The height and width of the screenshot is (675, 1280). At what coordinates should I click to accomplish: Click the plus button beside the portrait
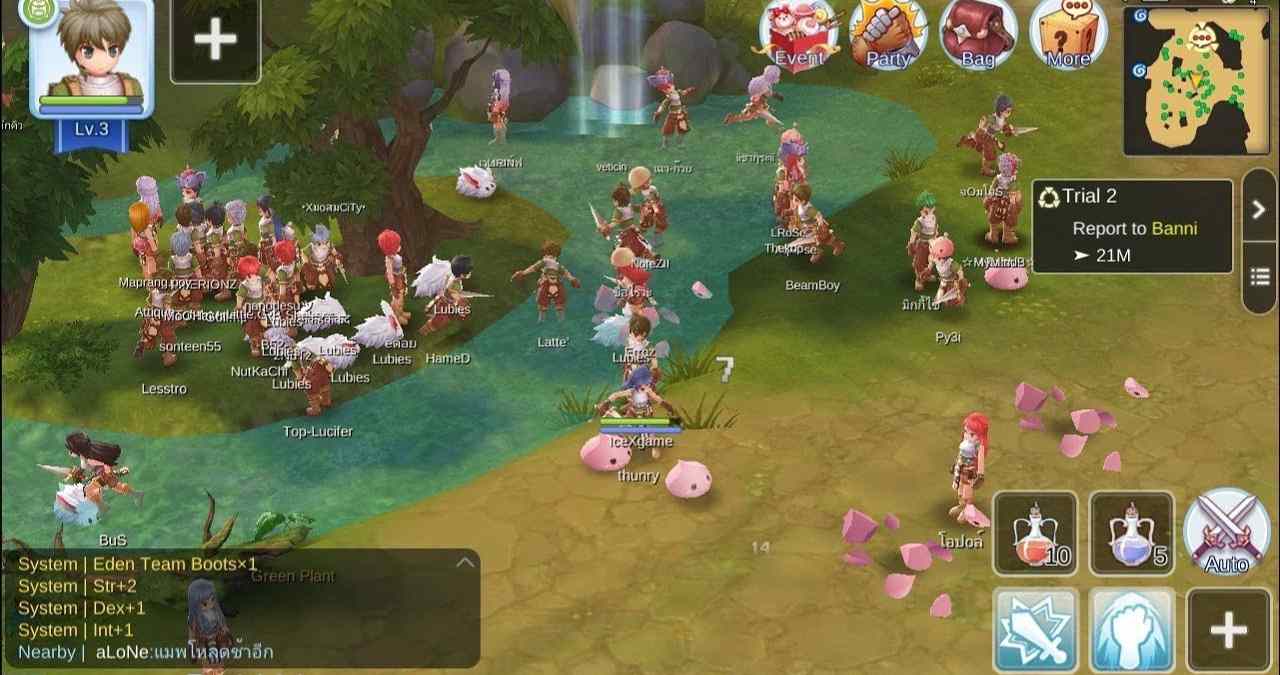(215, 40)
